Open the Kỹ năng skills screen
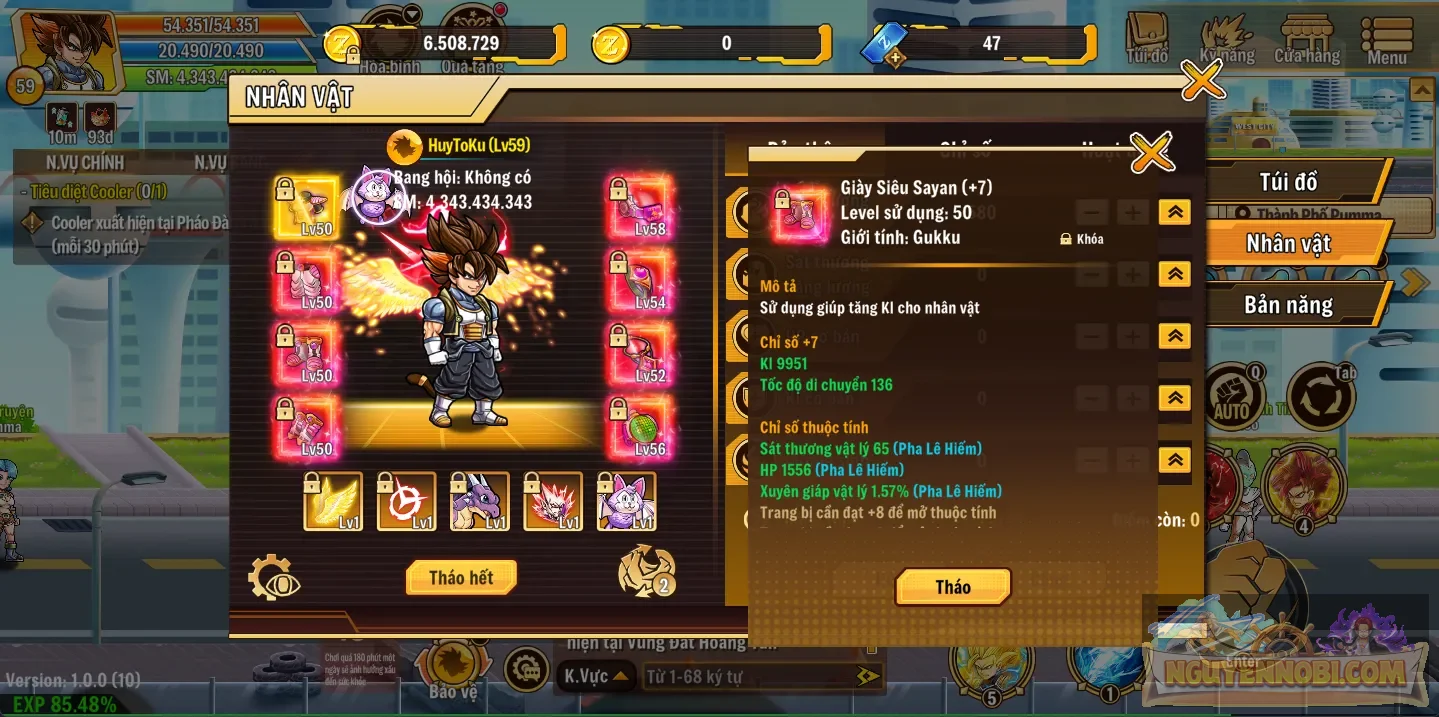The image size is (1439, 717). pyautogui.click(x=1226, y=40)
